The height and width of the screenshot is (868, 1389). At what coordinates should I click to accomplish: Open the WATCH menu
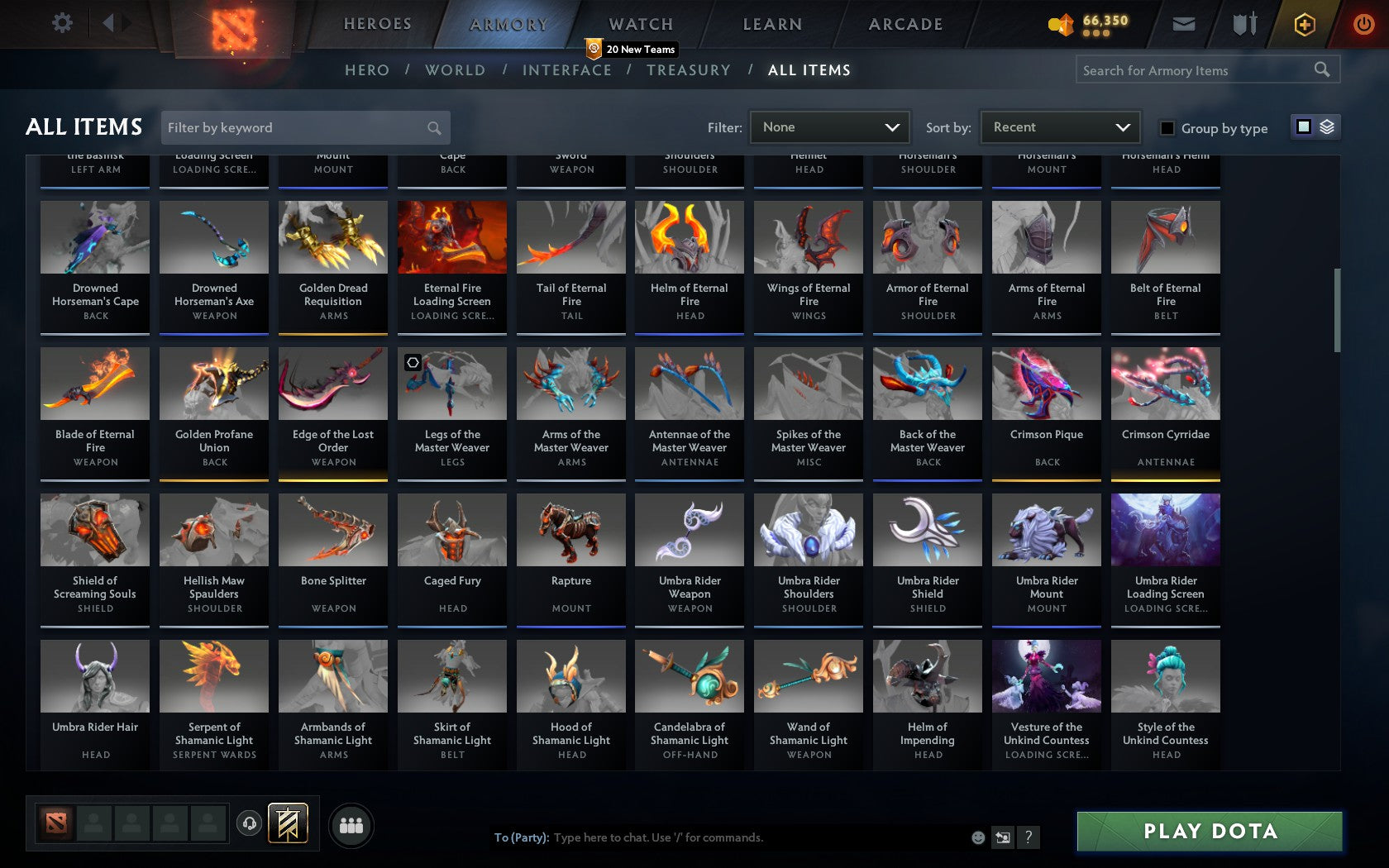639,24
